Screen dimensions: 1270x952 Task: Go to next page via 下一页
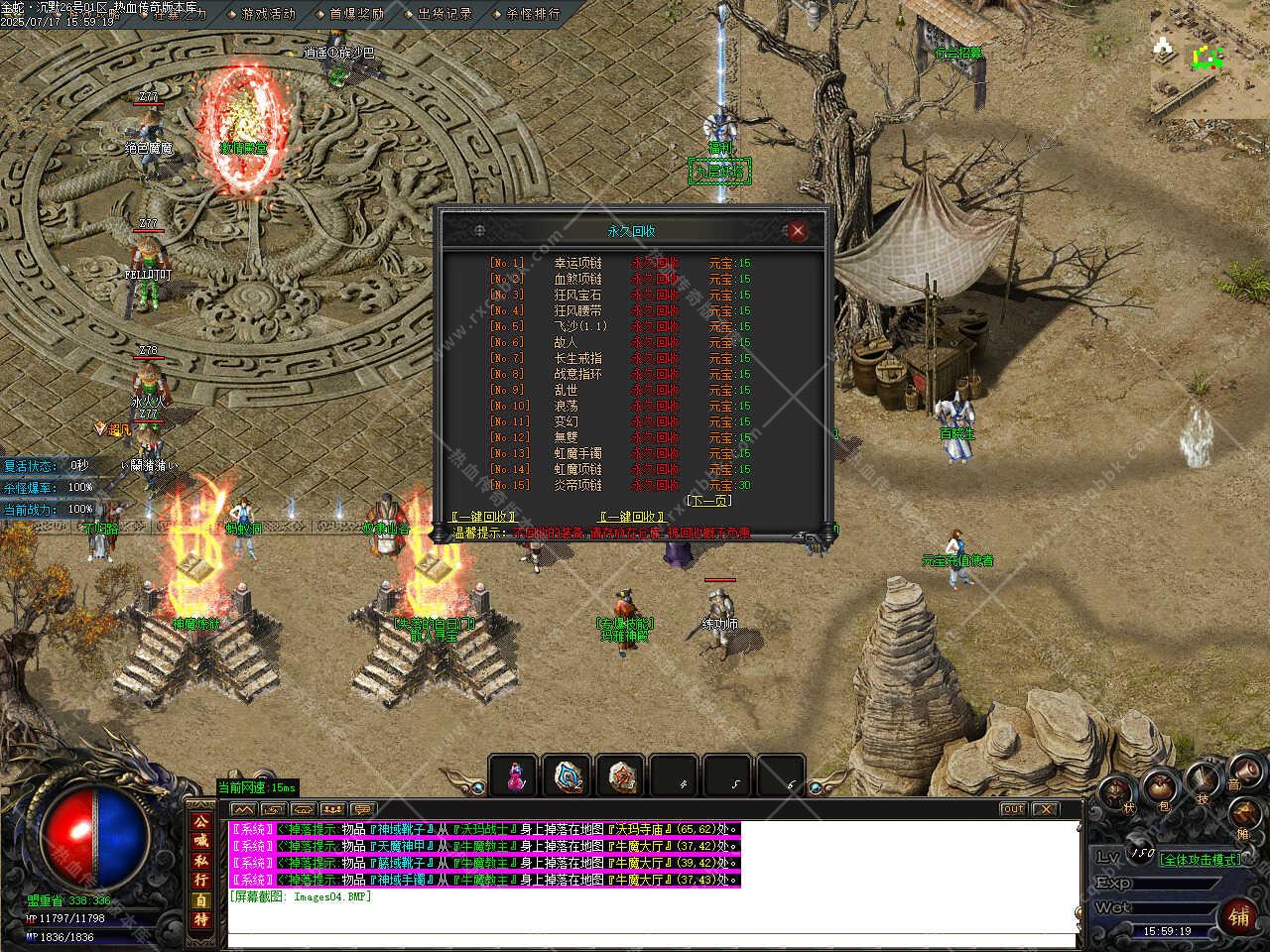708,501
